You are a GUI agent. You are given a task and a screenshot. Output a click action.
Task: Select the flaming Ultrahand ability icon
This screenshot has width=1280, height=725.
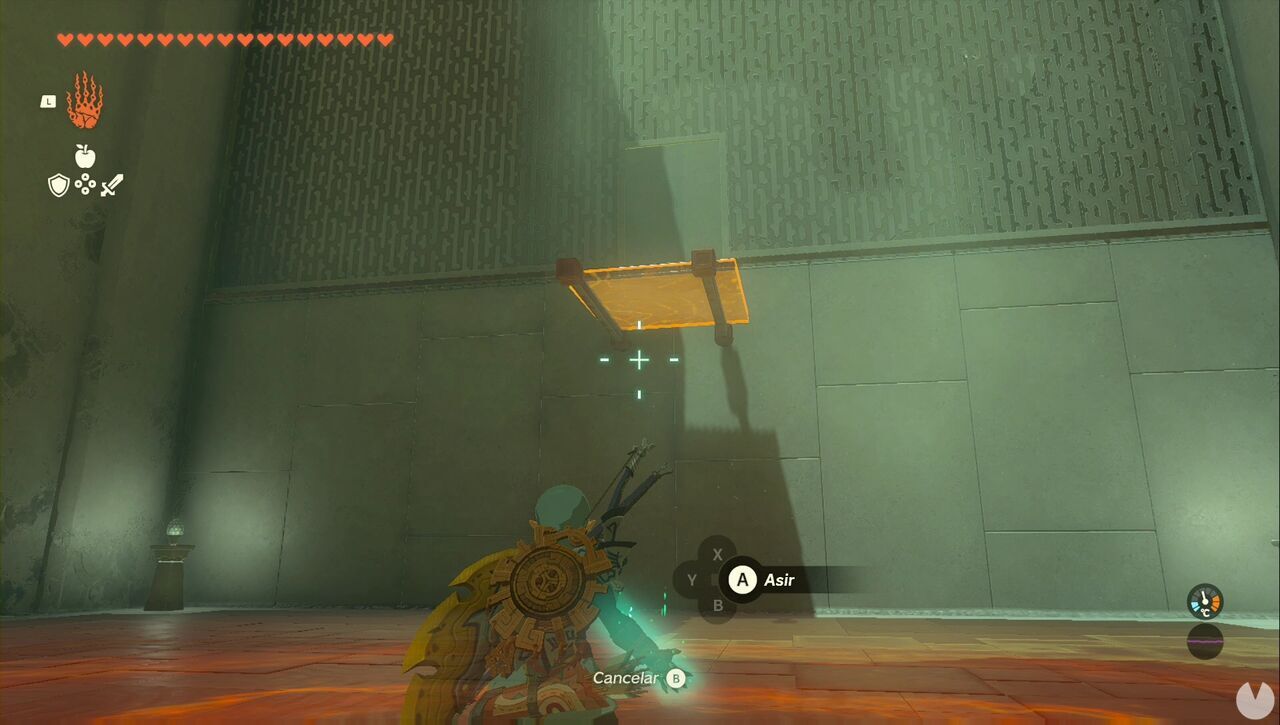pos(84,100)
